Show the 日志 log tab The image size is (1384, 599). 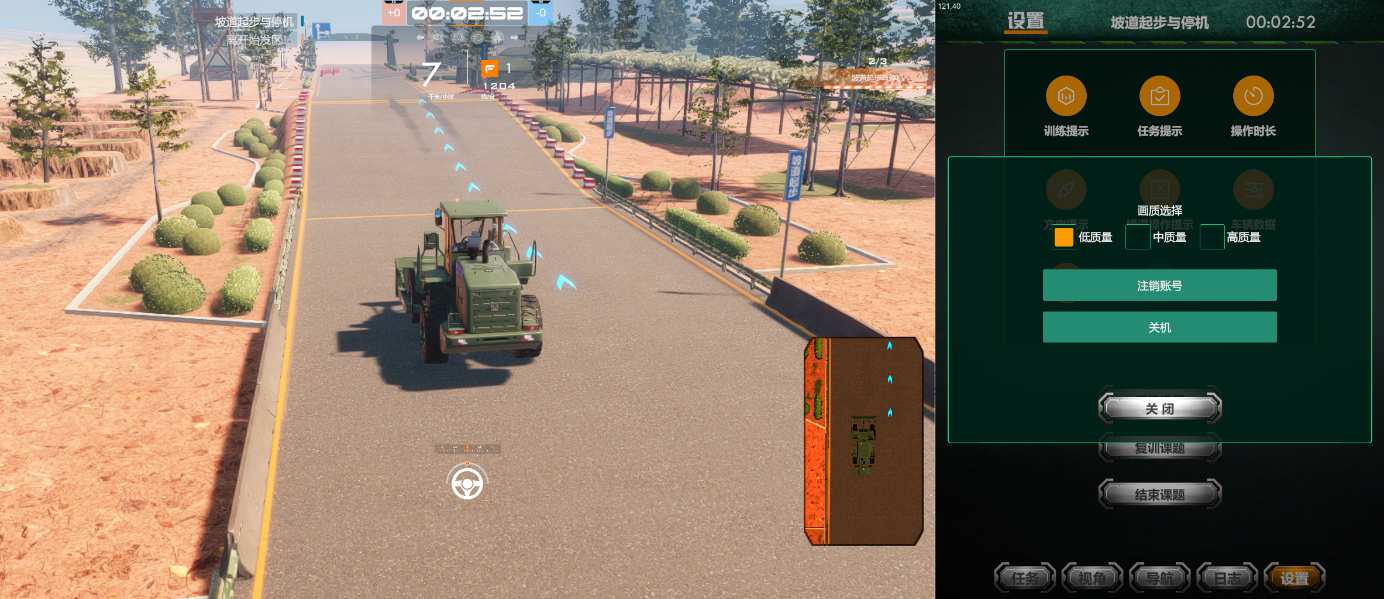coord(1227,578)
